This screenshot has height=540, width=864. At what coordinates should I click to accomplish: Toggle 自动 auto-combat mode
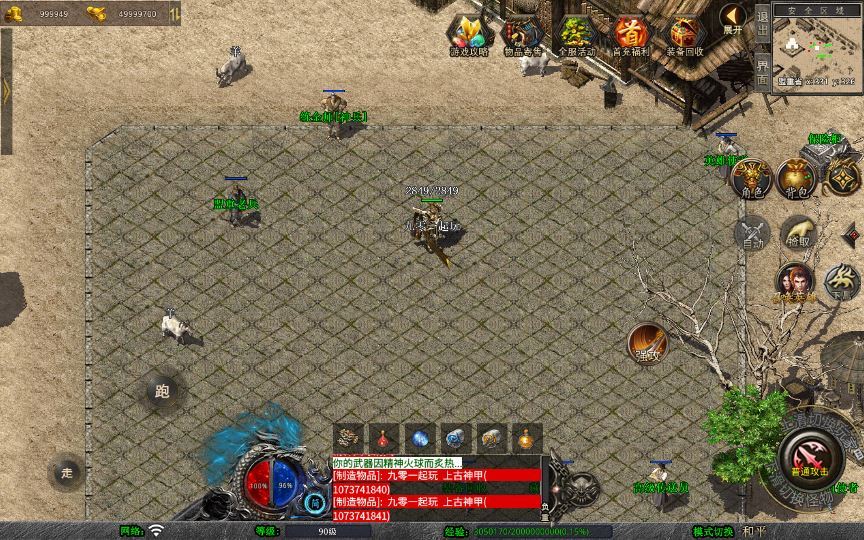coord(751,234)
